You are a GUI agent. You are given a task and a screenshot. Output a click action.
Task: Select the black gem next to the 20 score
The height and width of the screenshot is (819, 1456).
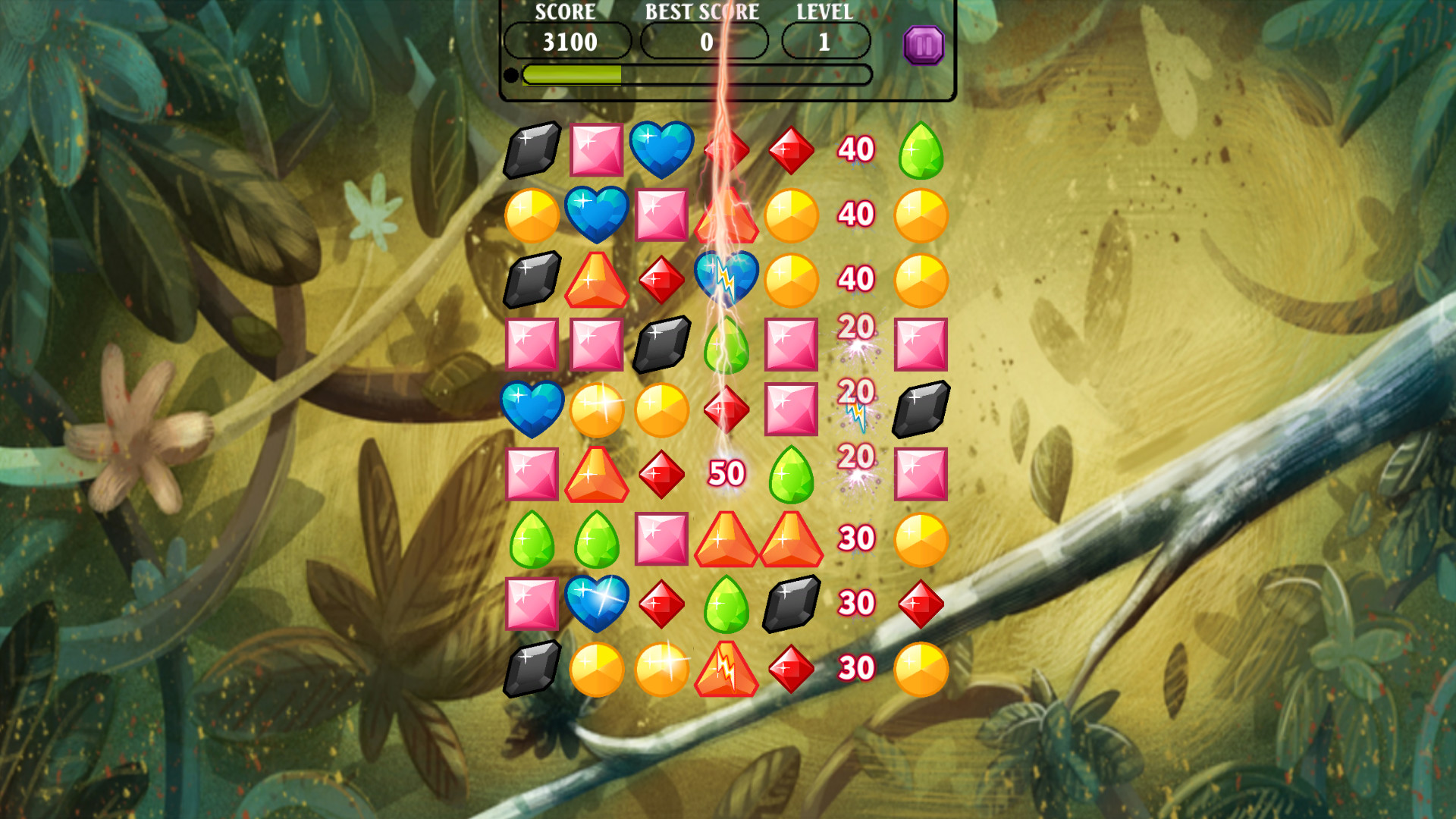[x=920, y=410]
